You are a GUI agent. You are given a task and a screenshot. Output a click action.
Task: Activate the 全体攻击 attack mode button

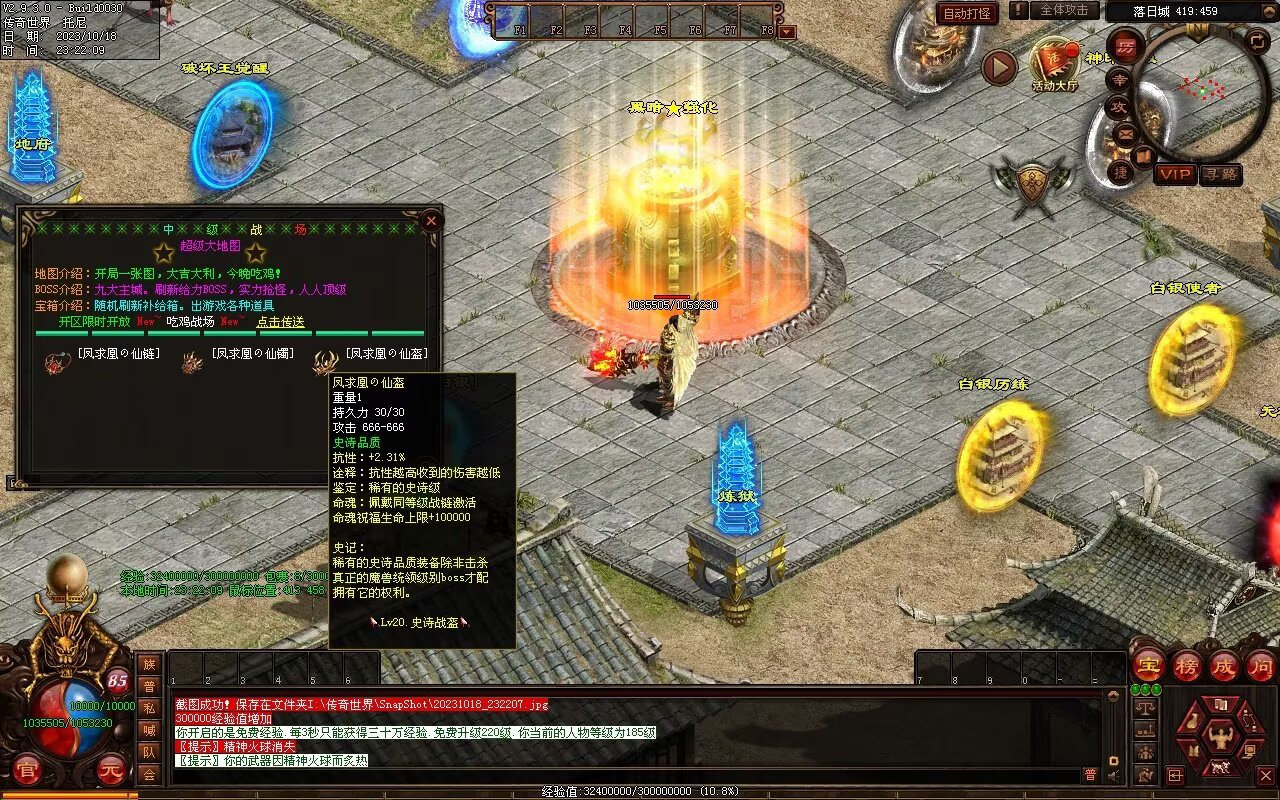click(1065, 10)
